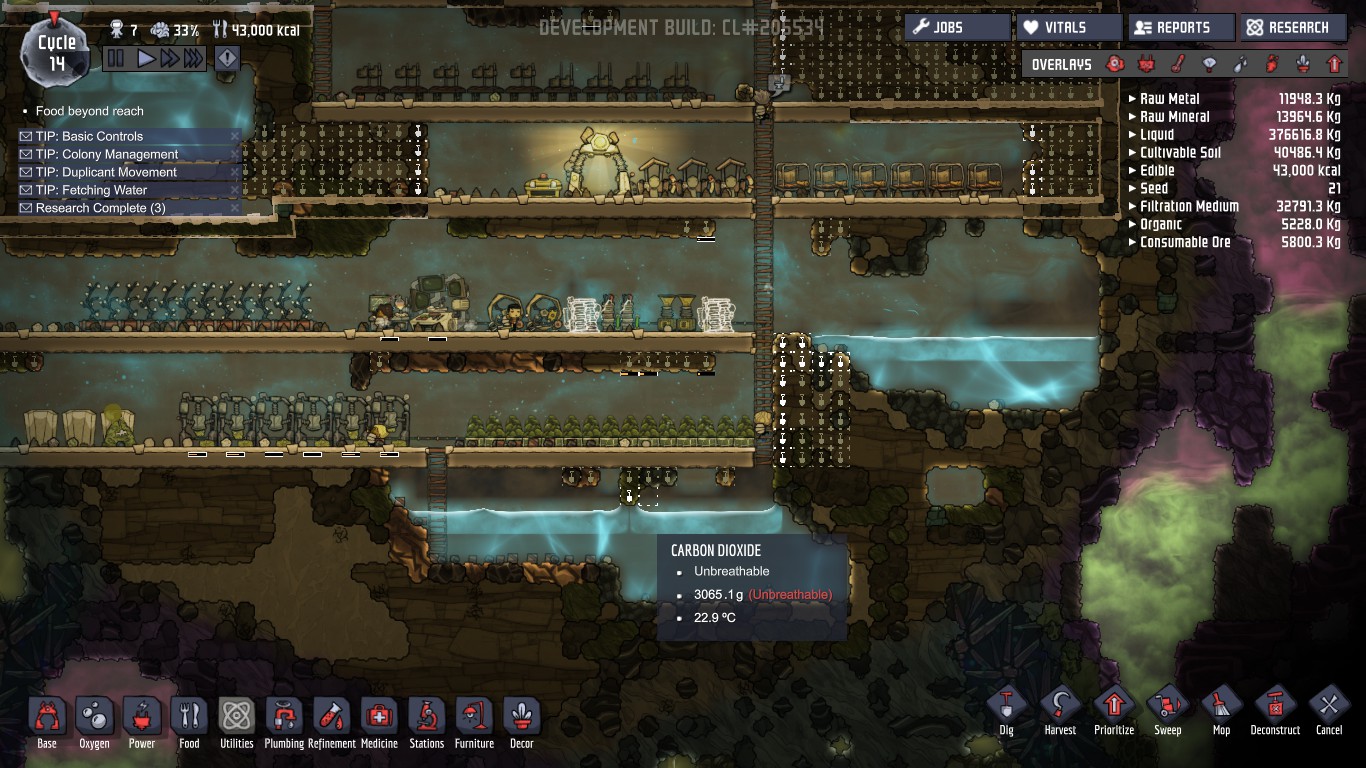
Task: Open the Base build category
Action: (x=47, y=718)
